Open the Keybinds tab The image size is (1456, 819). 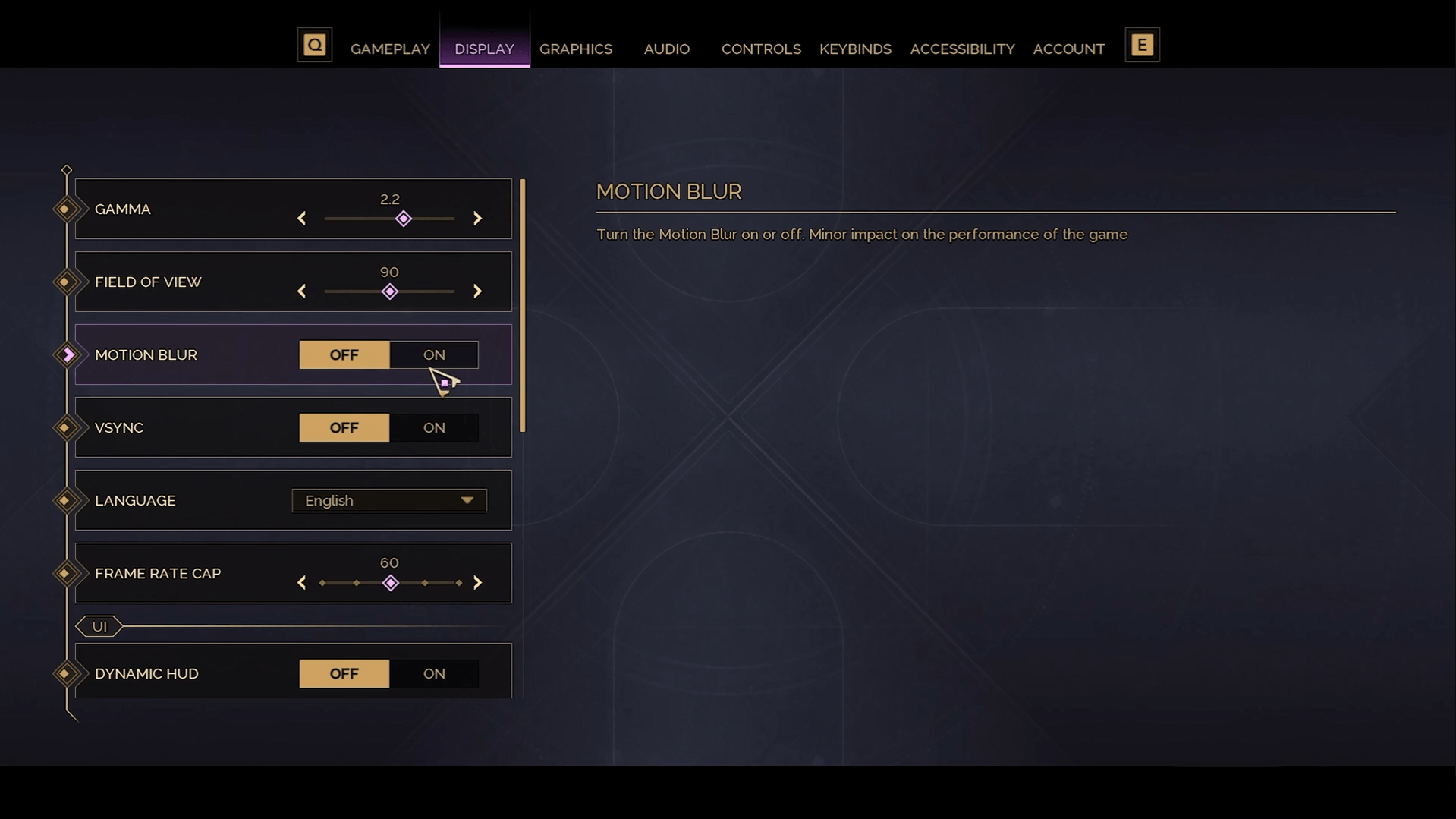click(x=855, y=49)
